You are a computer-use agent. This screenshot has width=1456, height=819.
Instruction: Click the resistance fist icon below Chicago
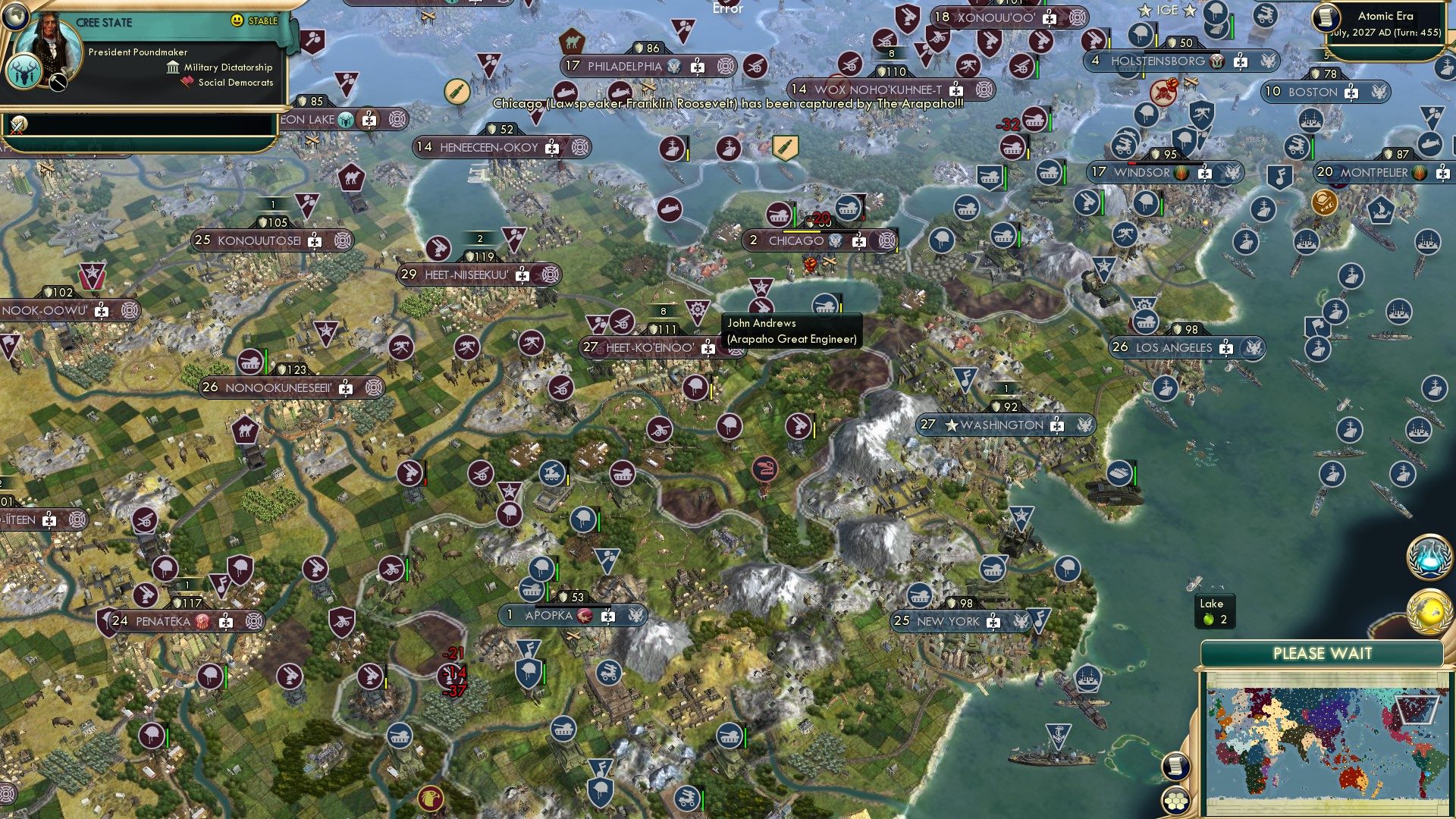(x=810, y=265)
